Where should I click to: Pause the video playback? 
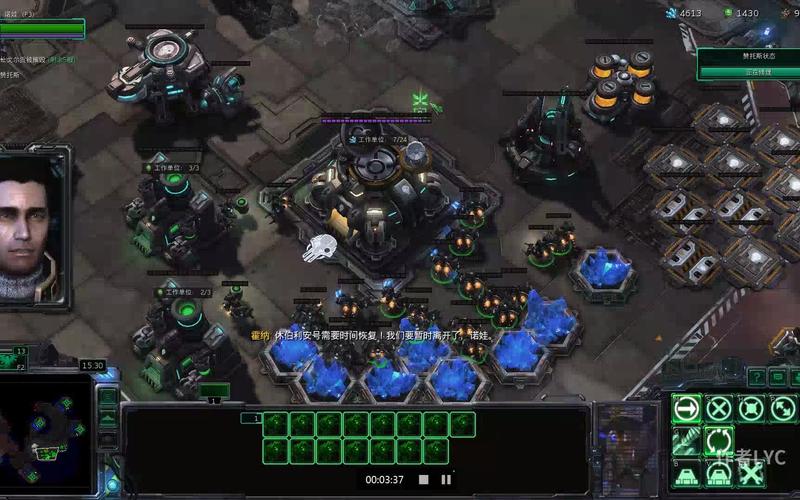446,480
